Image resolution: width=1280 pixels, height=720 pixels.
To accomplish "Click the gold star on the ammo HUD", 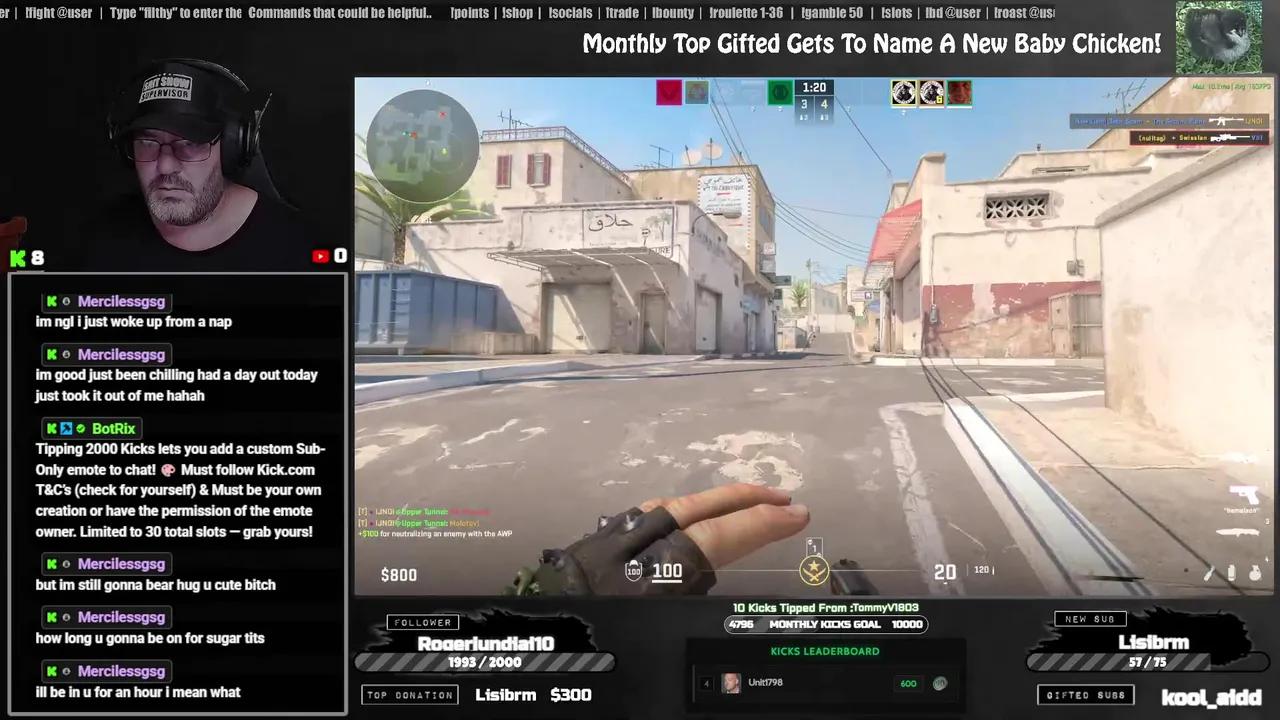I will point(814,570).
